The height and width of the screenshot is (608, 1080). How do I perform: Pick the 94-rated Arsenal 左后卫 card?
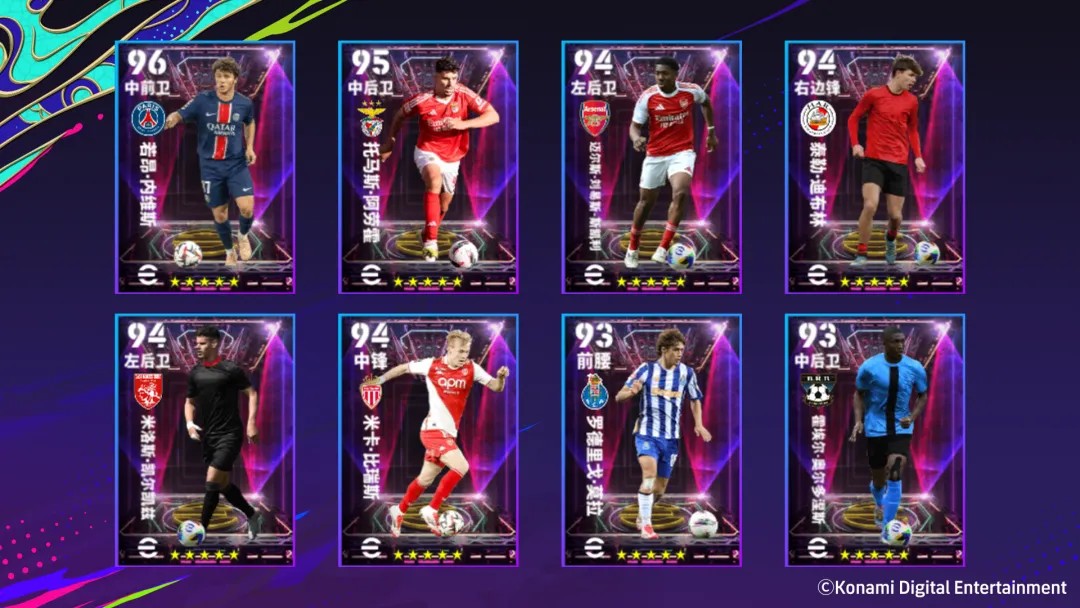651,167
